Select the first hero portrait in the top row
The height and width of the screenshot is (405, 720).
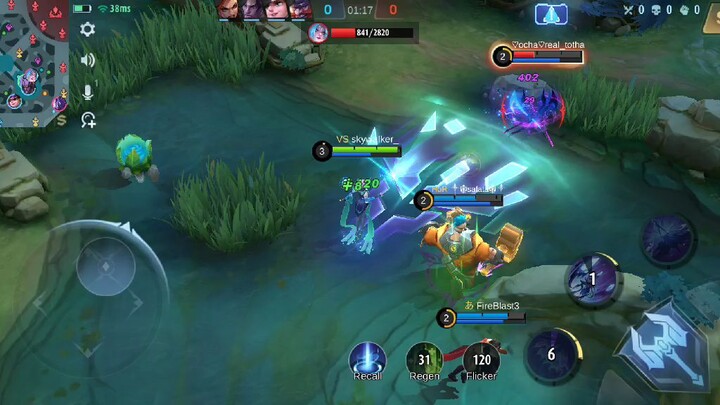click(231, 9)
